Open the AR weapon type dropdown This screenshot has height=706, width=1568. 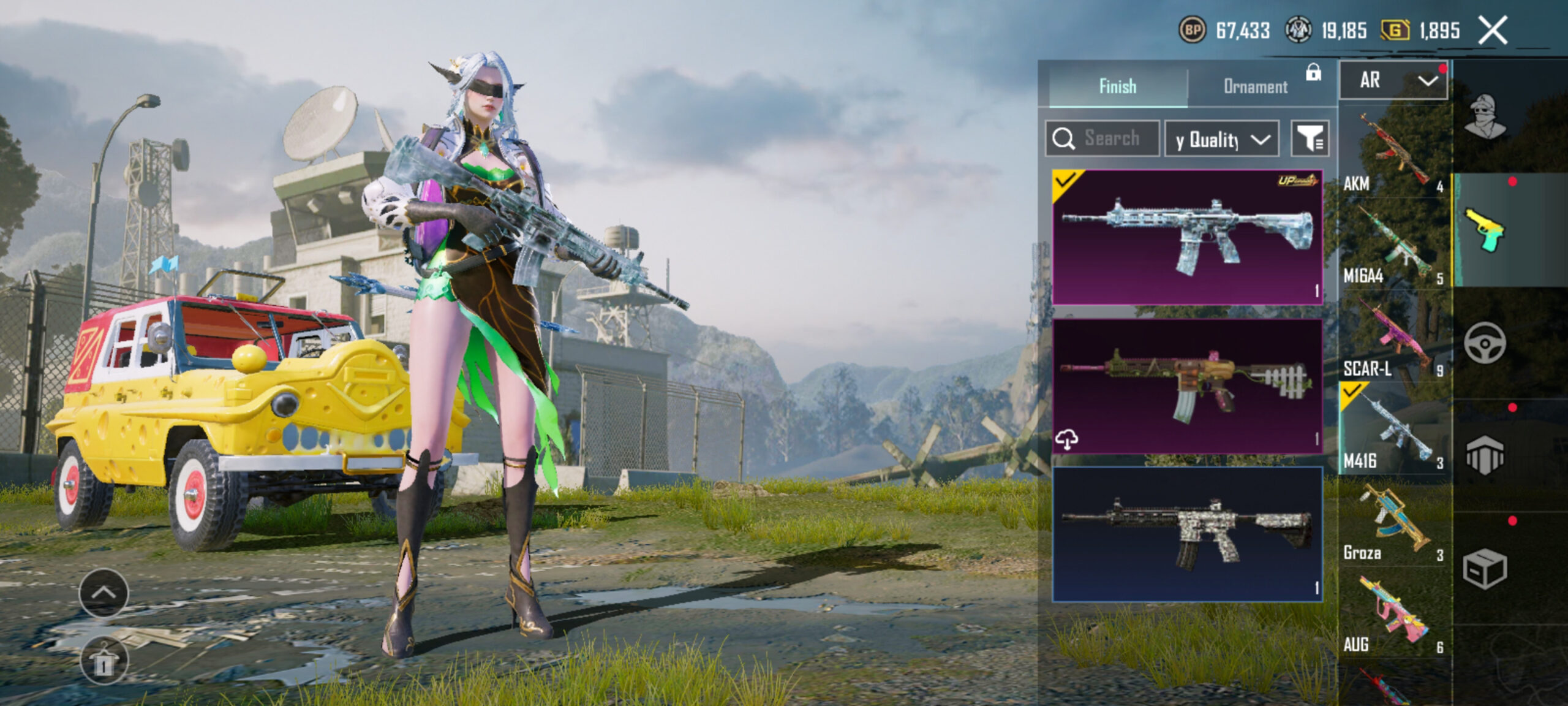[1393, 80]
